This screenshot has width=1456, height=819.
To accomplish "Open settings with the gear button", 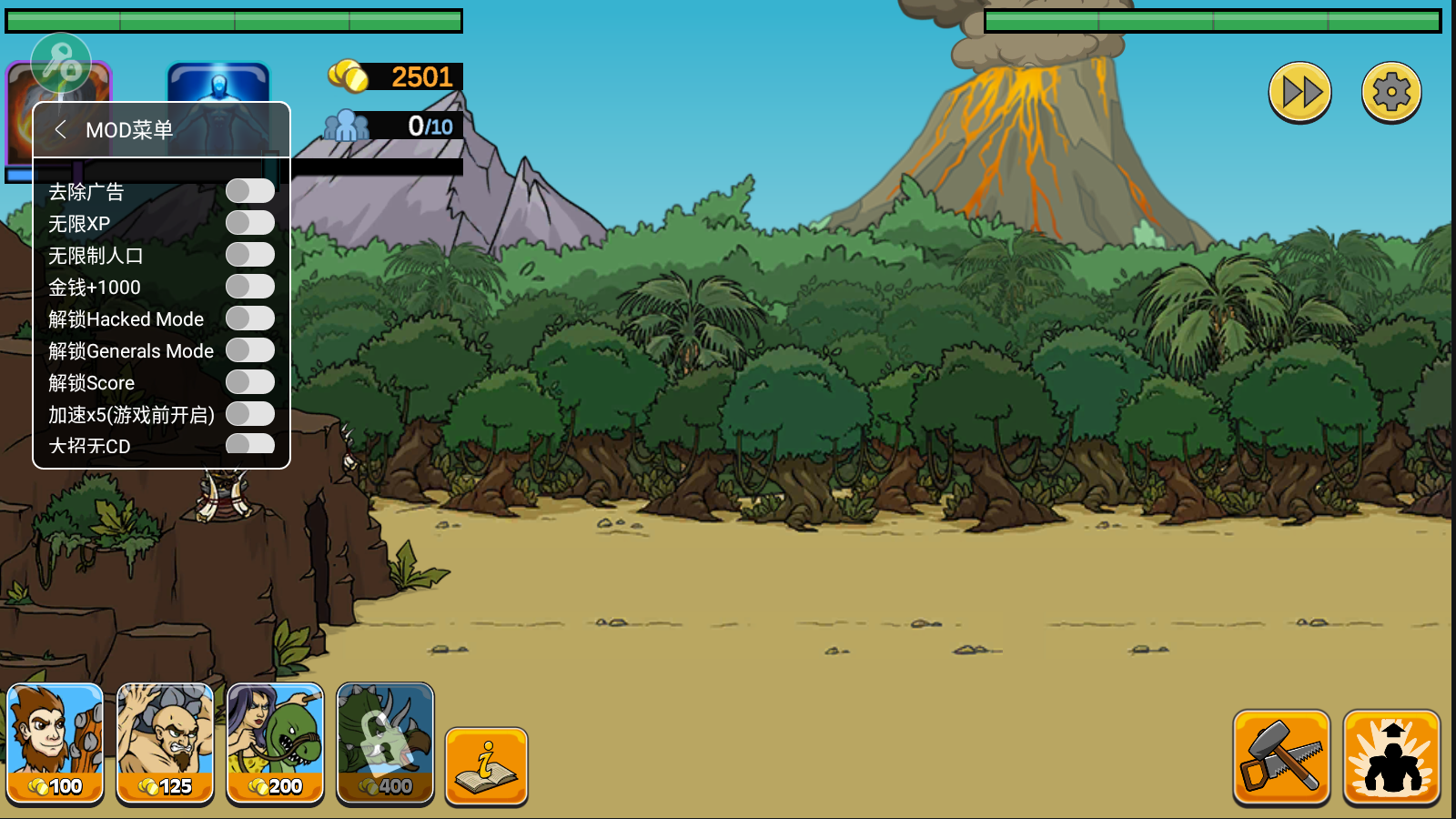I will (1391, 92).
